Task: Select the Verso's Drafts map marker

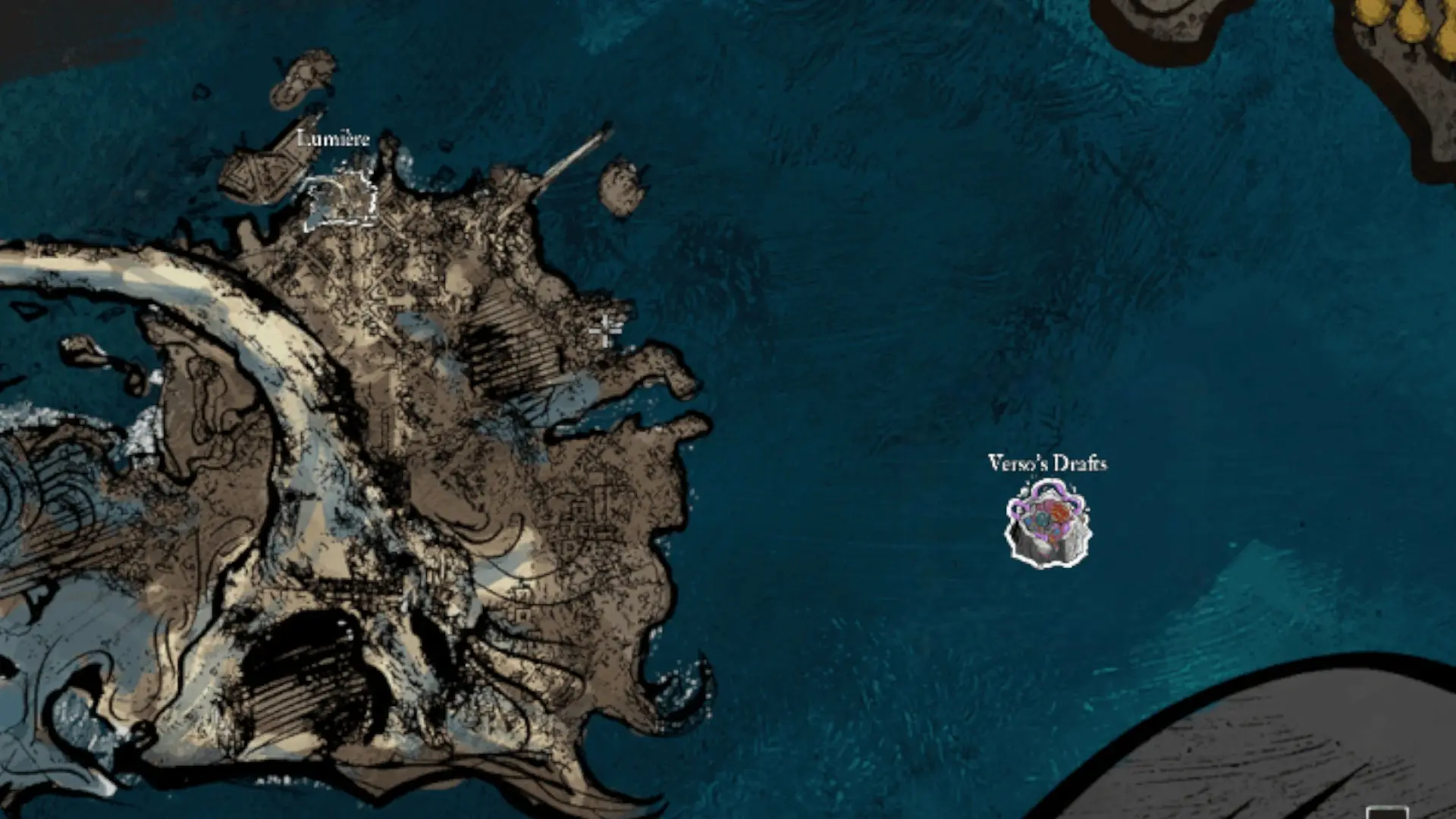Action: point(1048,524)
